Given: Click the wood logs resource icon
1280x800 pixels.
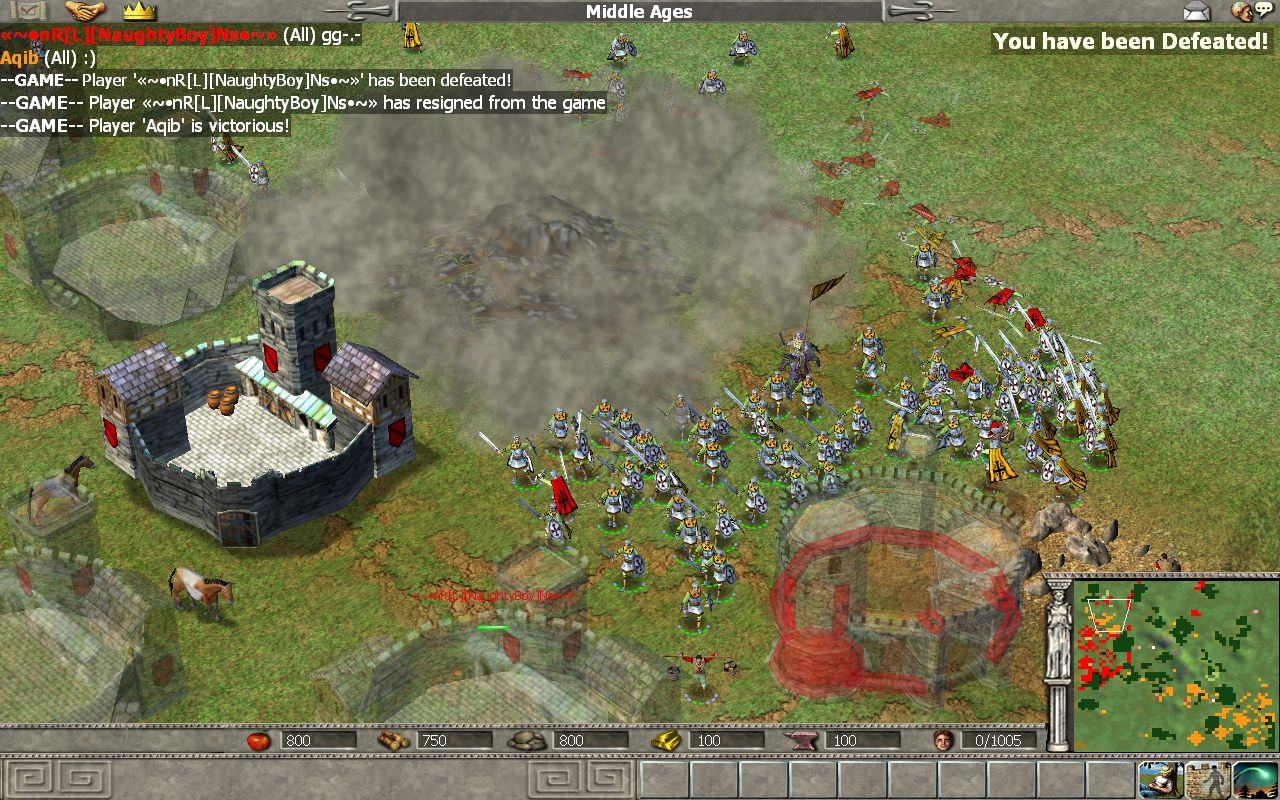Looking at the screenshot, I should coord(390,740).
